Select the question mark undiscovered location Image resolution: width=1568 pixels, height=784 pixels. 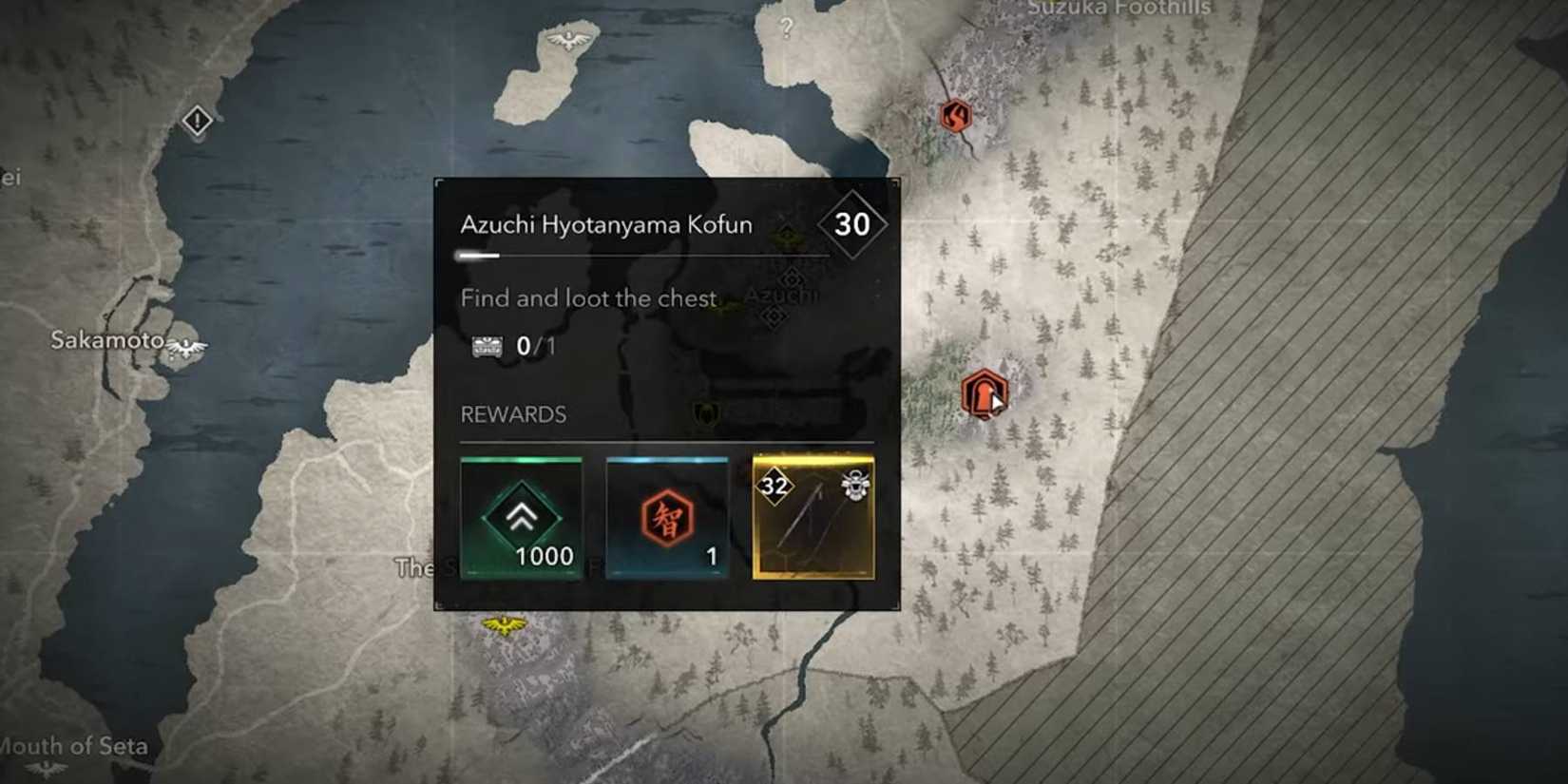click(786, 29)
